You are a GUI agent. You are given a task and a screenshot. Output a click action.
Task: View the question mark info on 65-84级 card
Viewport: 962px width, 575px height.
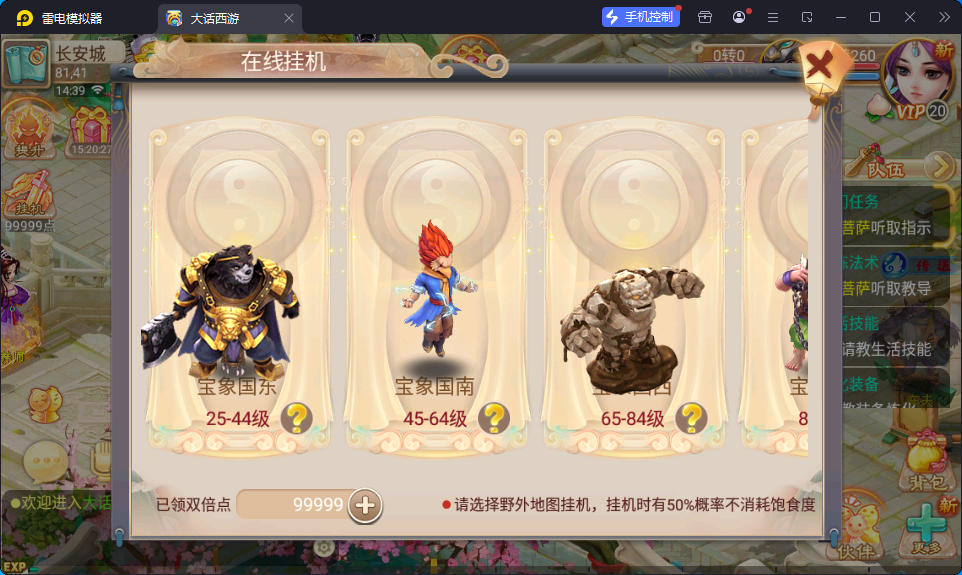click(691, 418)
